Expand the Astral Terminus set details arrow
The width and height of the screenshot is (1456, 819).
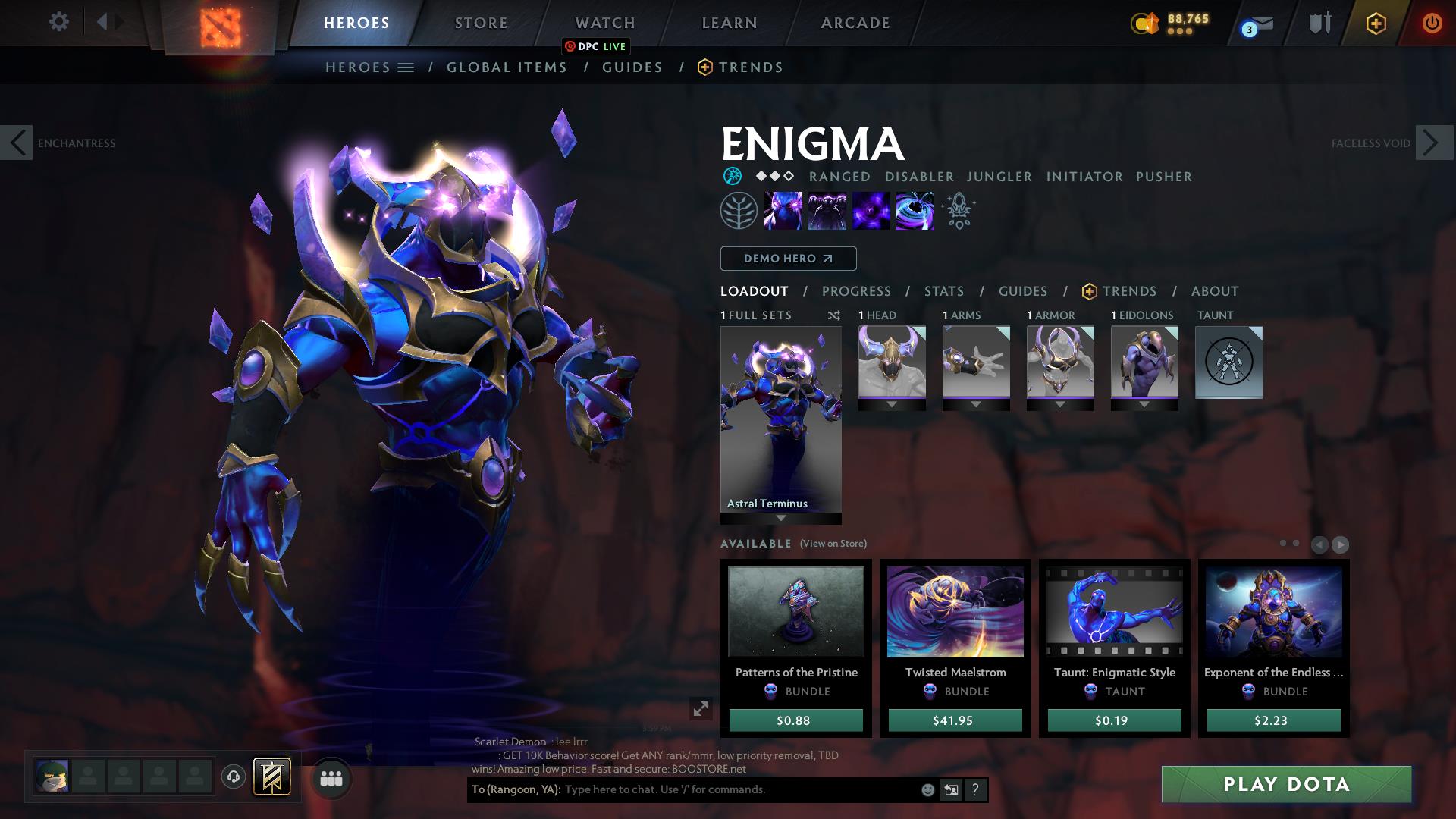pyautogui.click(x=780, y=519)
